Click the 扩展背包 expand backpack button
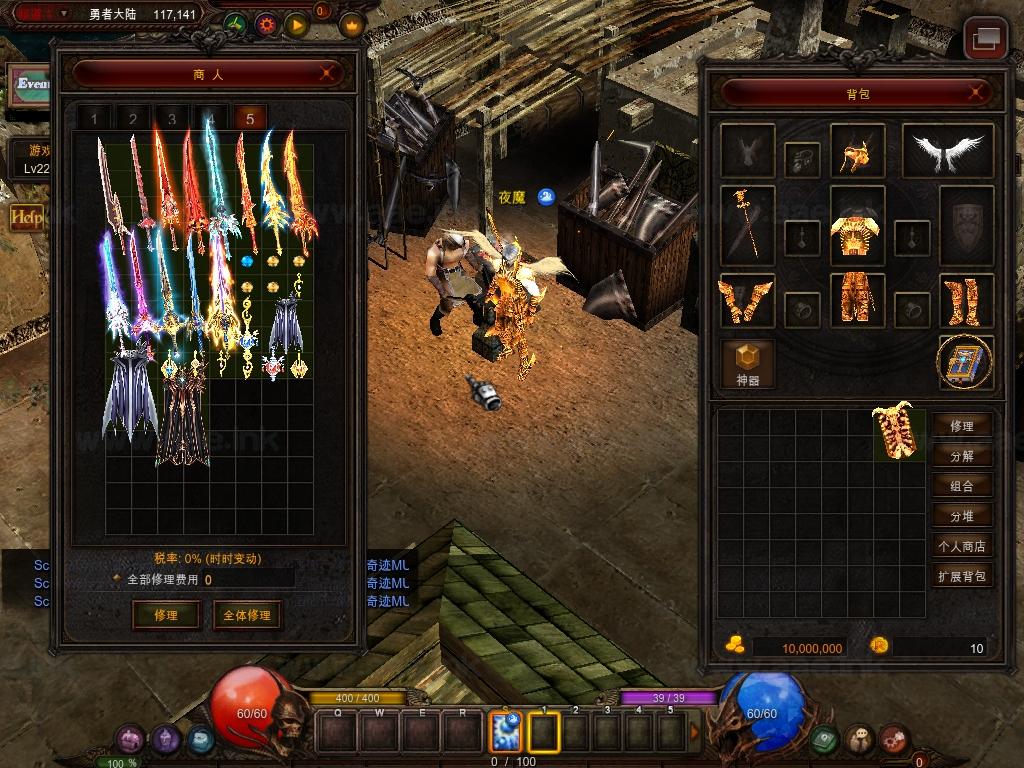 962,576
